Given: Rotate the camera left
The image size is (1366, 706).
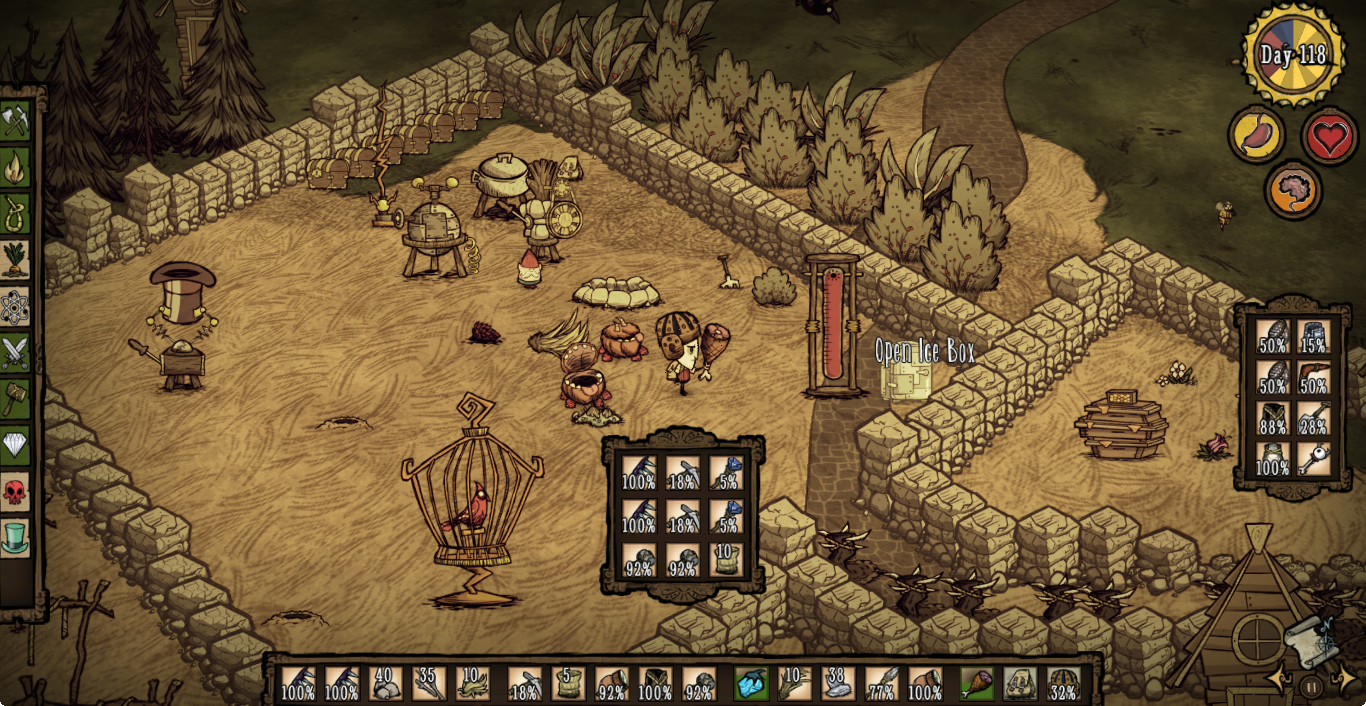Looking at the screenshot, I should point(1279,680).
